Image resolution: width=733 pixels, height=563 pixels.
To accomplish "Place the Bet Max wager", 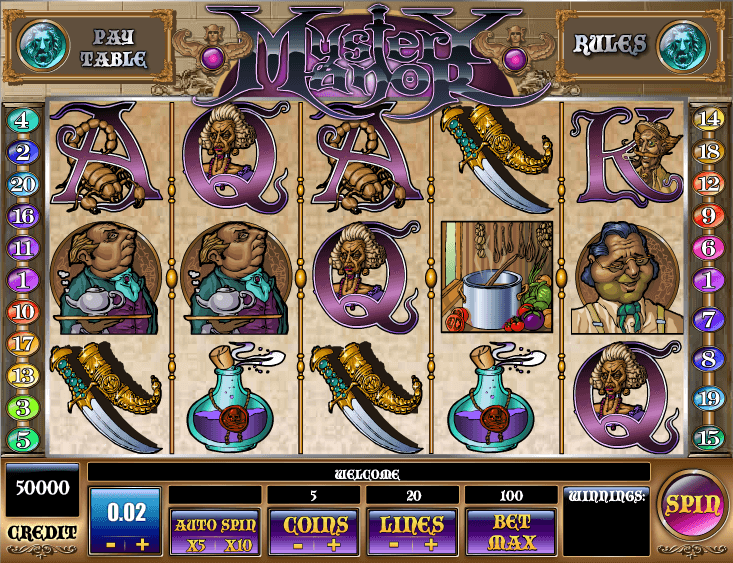I will pyautogui.click(x=513, y=533).
